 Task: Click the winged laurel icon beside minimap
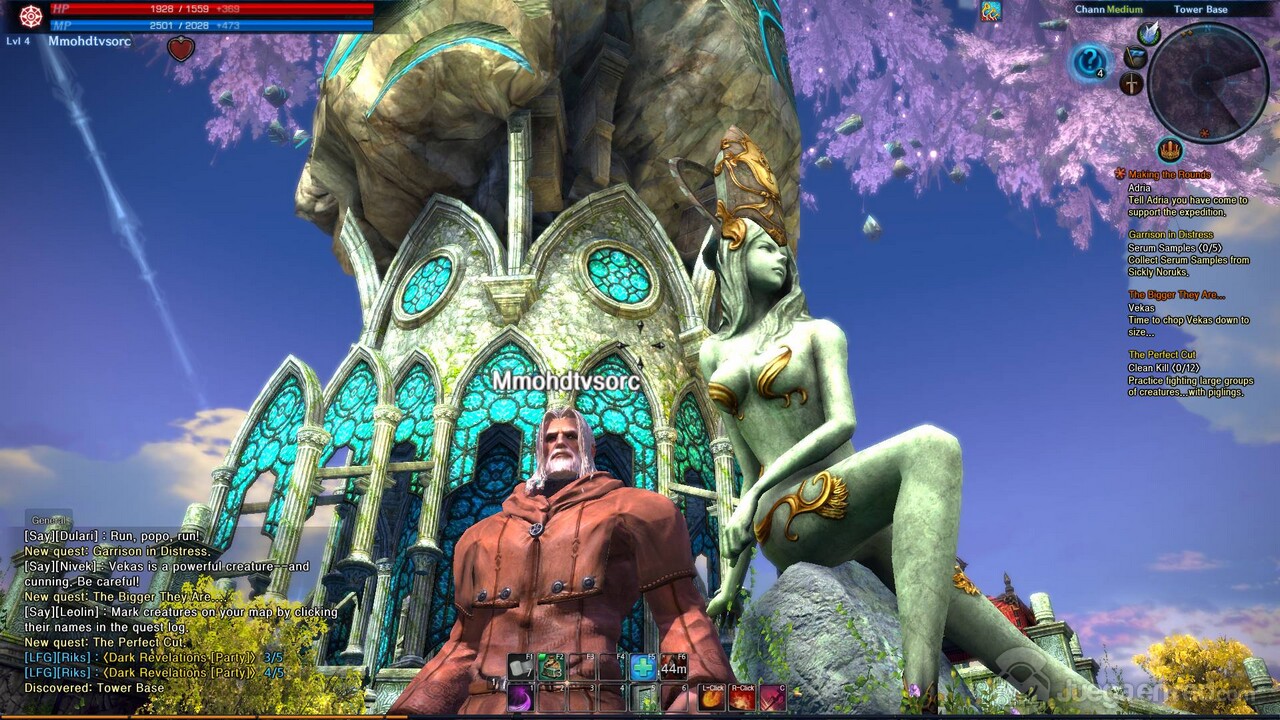click(x=1148, y=33)
